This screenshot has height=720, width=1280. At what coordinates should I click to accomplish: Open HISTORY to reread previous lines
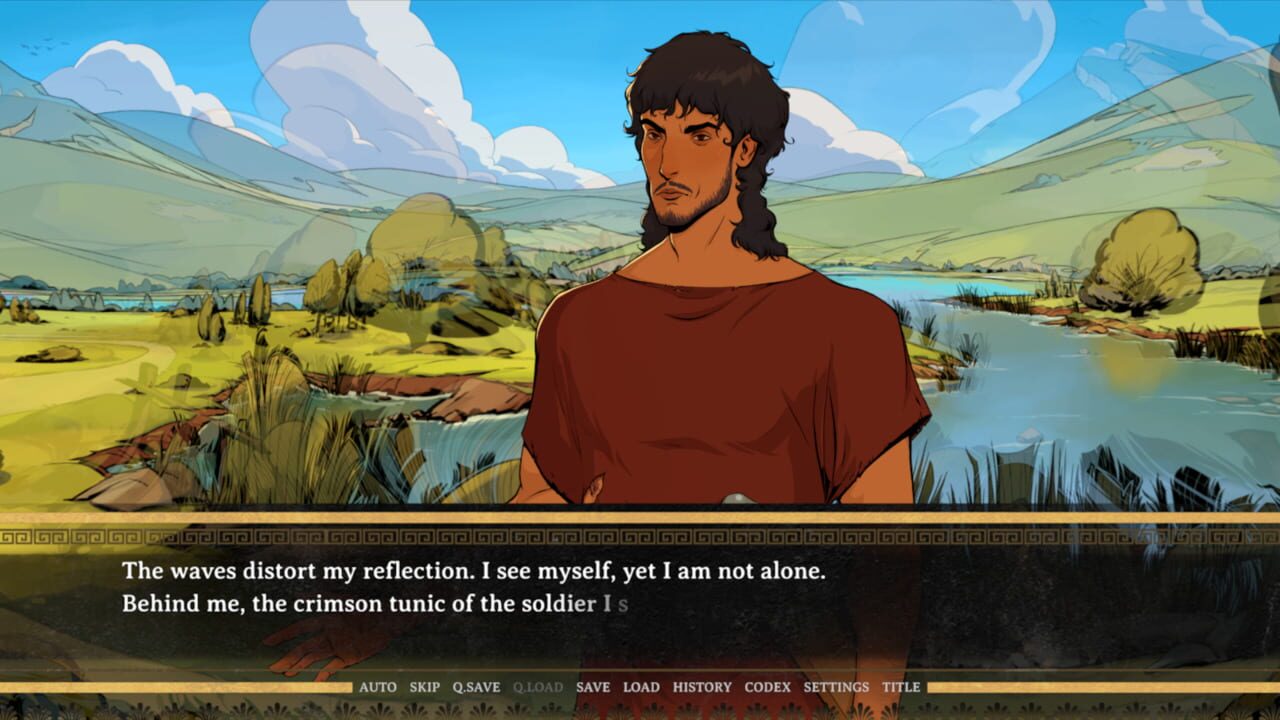700,687
